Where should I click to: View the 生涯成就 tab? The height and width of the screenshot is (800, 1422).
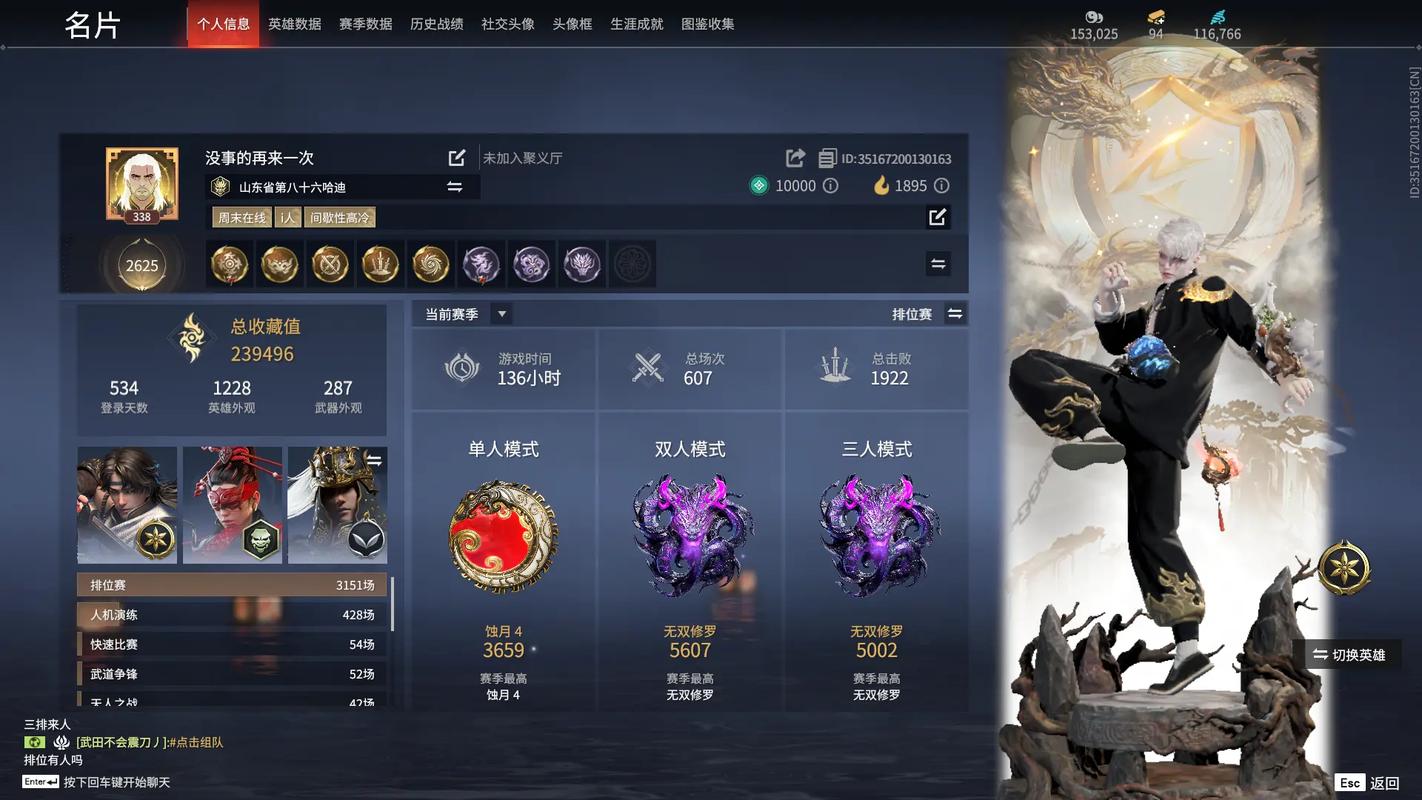637,24
